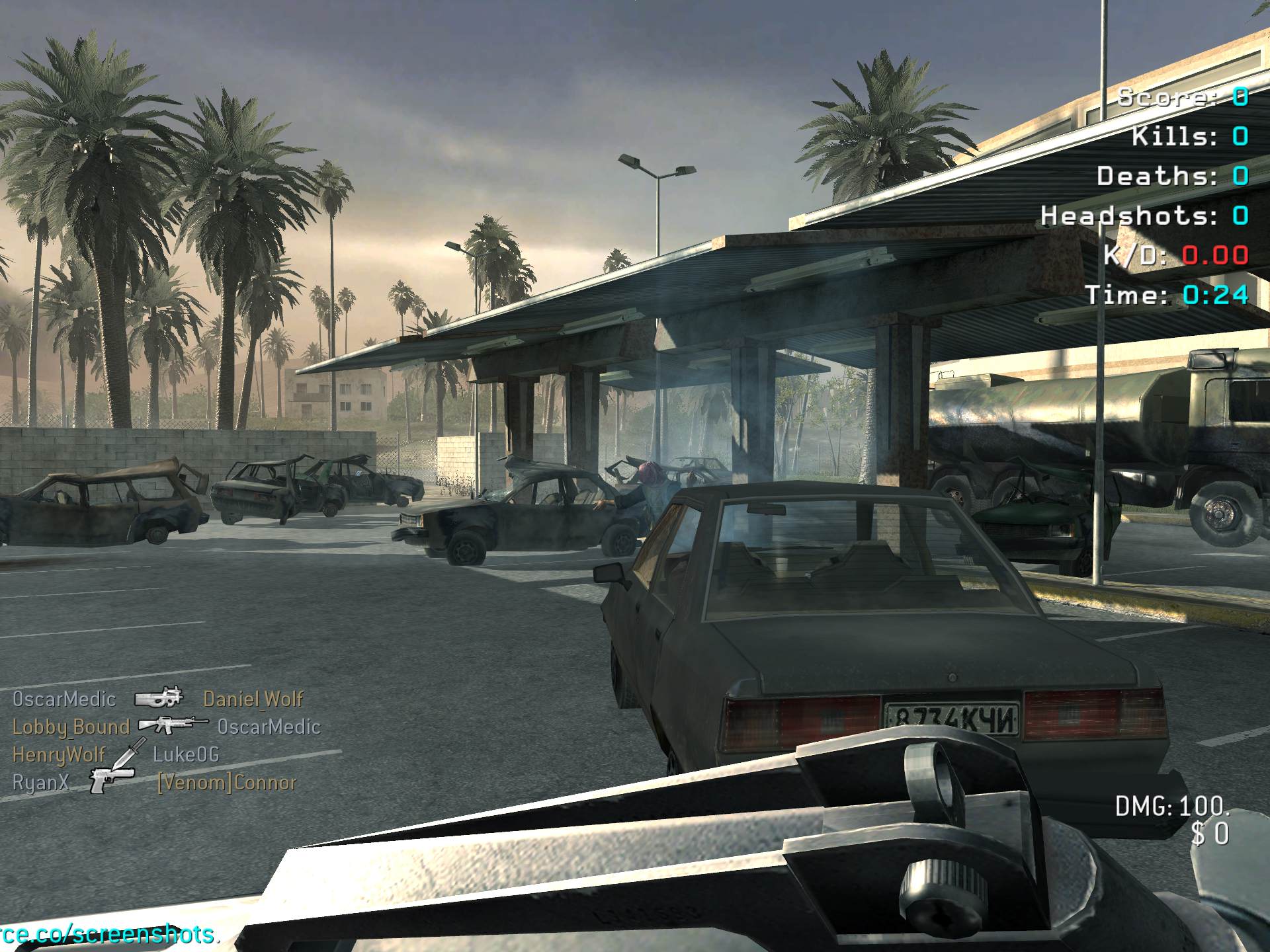
Task: Choose HenryWolf's killfeed entry name
Action: 59,754
